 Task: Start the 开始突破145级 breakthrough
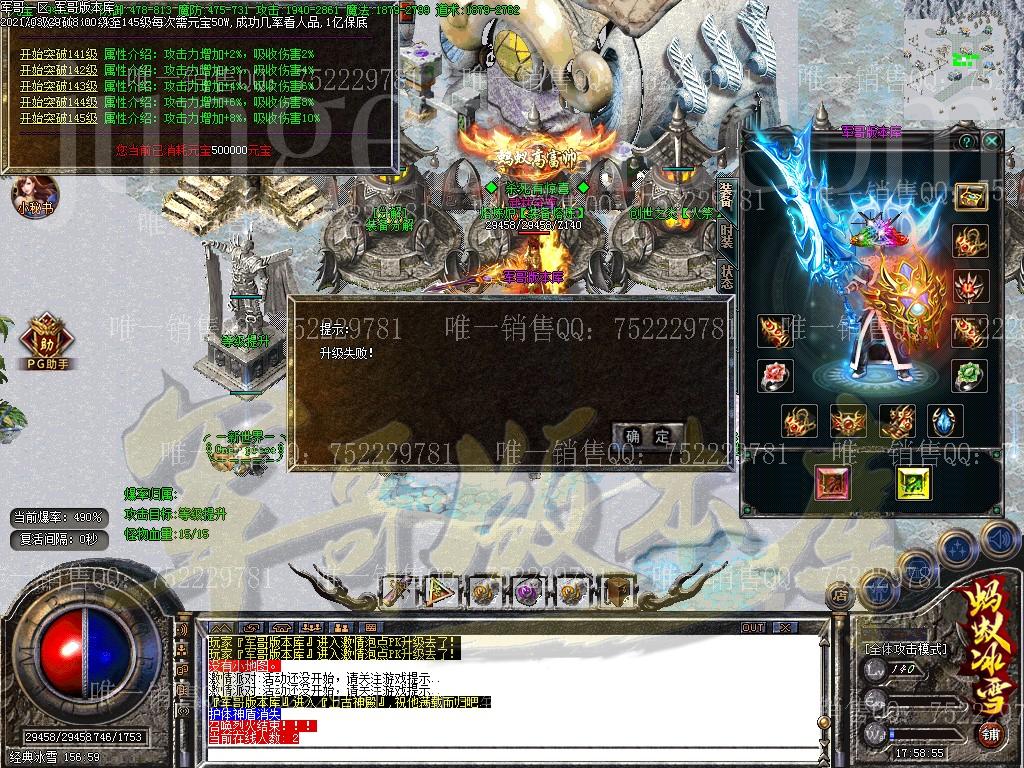point(58,118)
